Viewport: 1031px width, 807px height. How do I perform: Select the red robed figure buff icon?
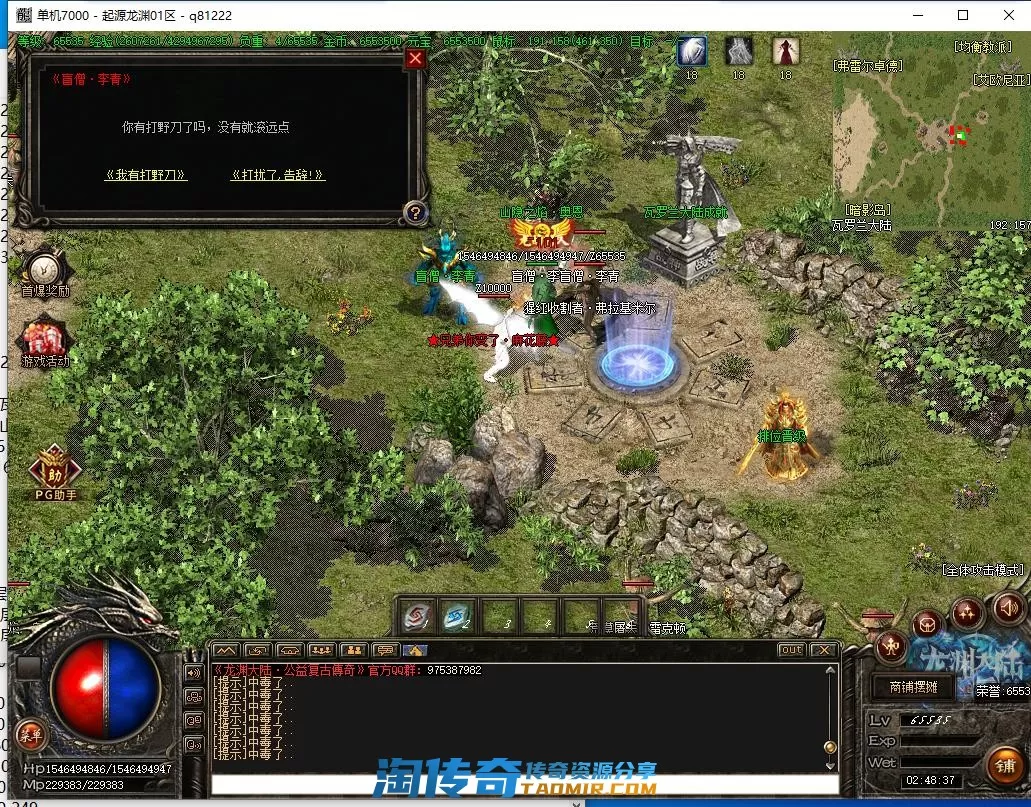(x=786, y=51)
